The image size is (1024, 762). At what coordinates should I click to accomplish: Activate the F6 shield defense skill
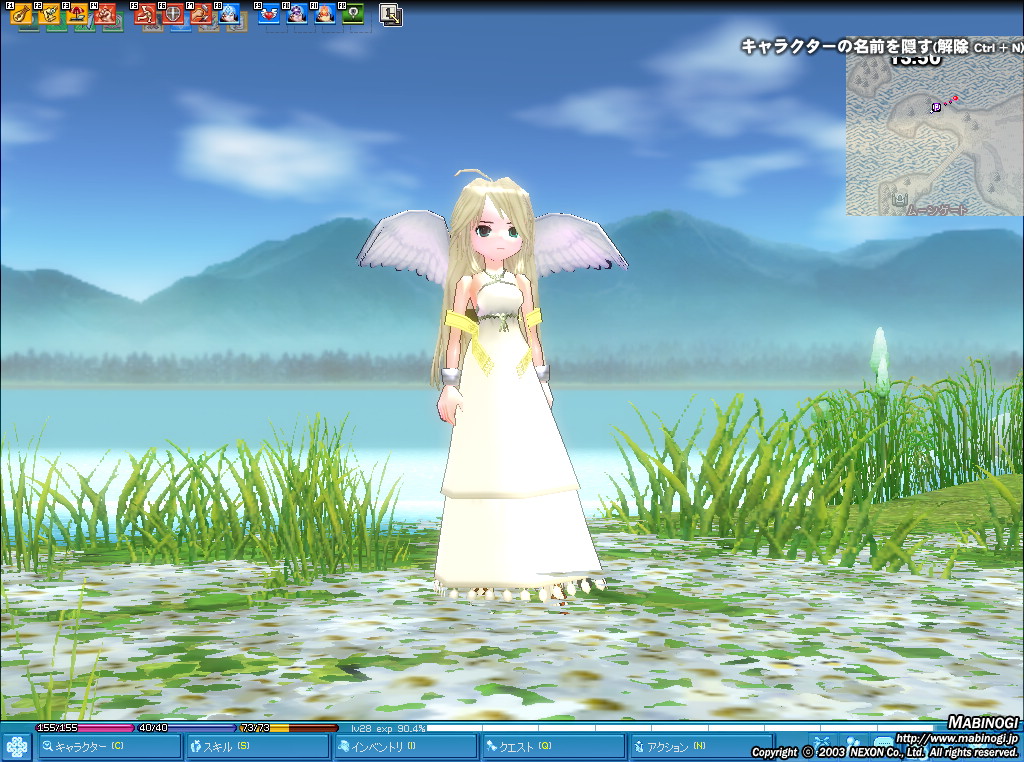coord(172,15)
